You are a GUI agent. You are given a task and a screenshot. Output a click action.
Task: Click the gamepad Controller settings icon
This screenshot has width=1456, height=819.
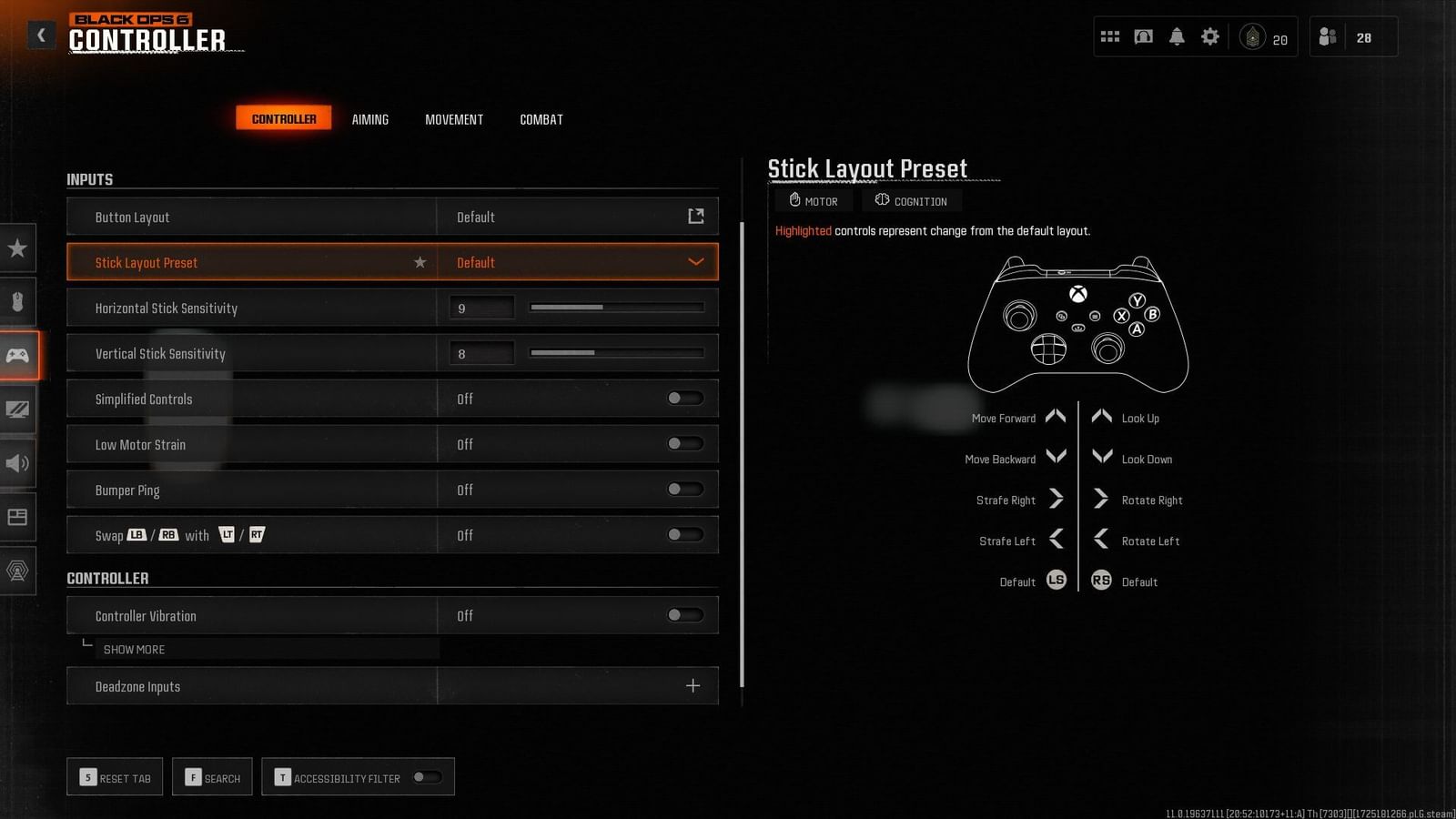[18, 355]
